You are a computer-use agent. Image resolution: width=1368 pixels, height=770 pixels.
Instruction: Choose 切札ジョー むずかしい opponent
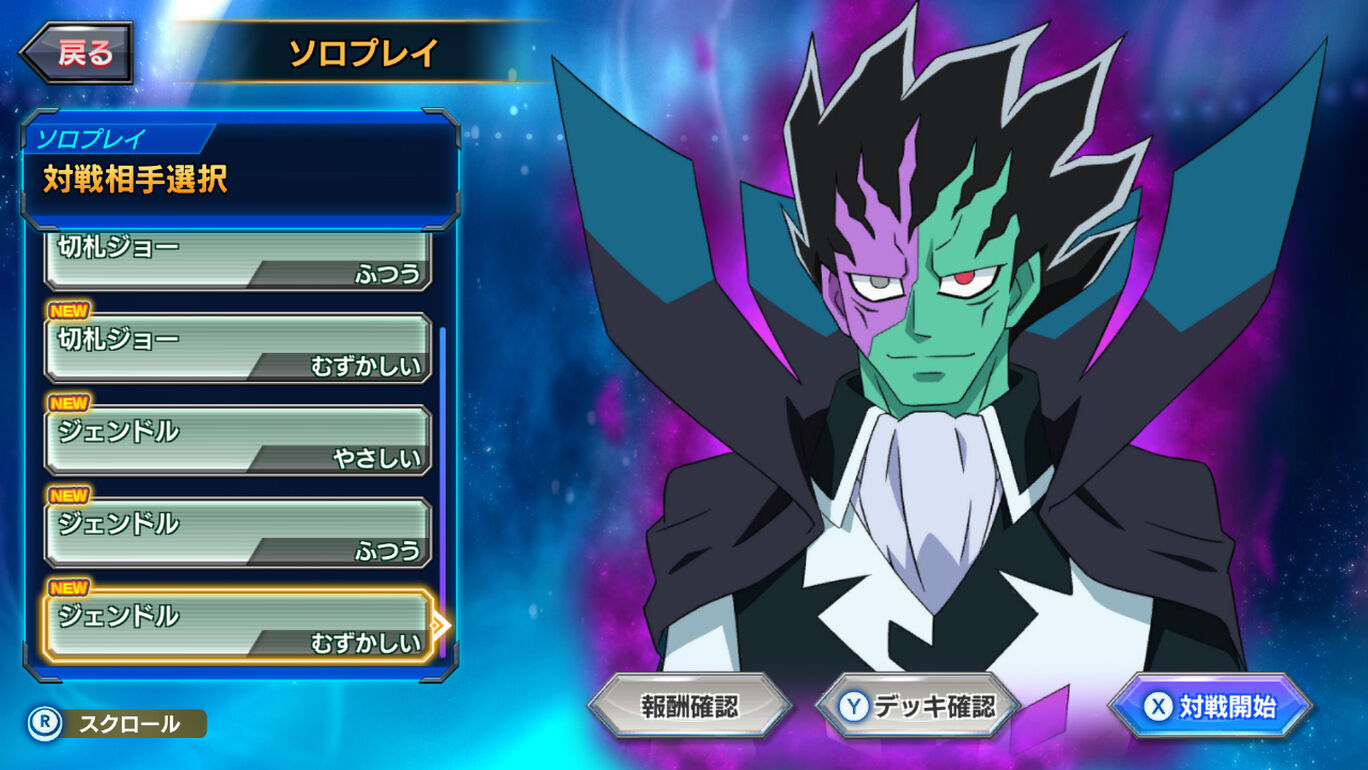pyautogui.click(x=238, y=349)
